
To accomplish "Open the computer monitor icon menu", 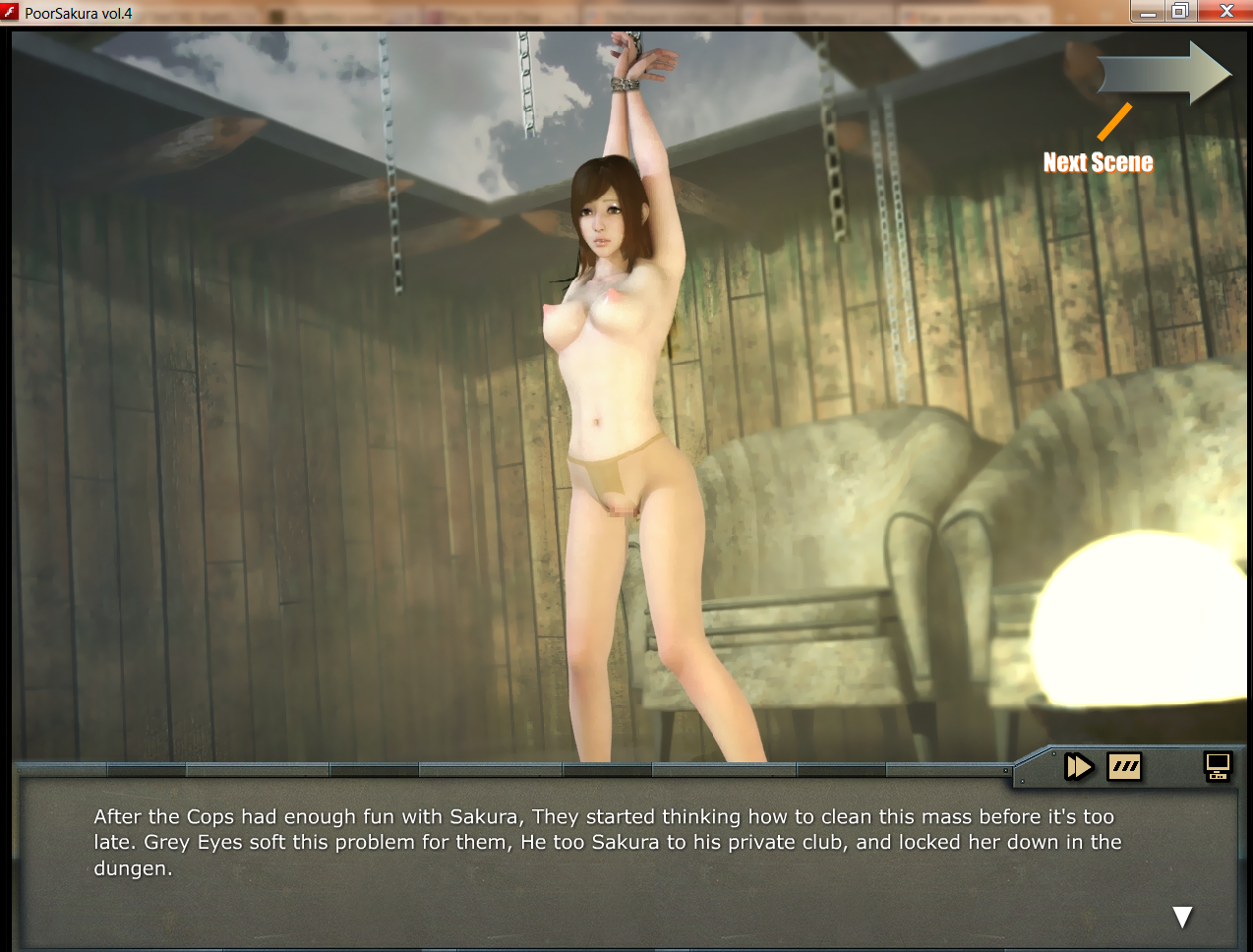I will pyautogui.click(x=1218, y=766).
